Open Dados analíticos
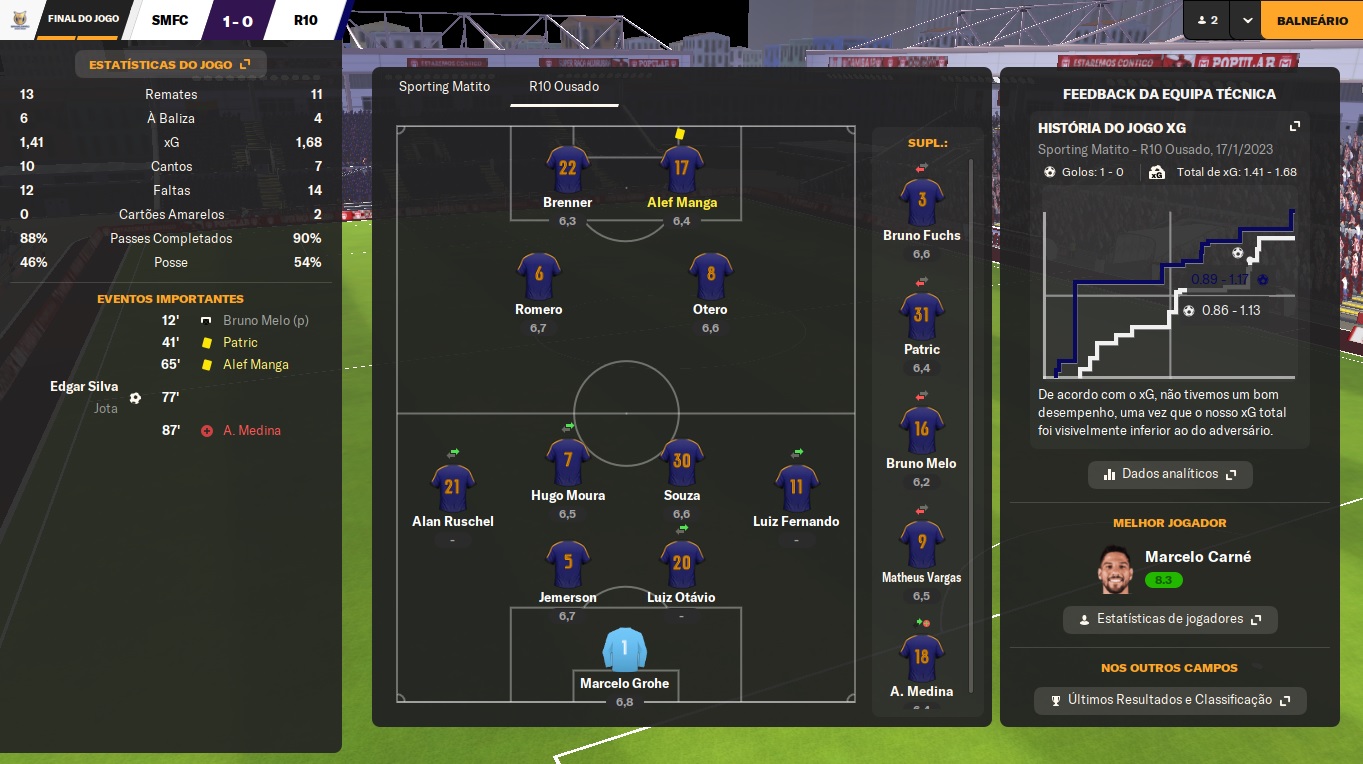The image size is (1363, 764). (x=1170, y=474)
